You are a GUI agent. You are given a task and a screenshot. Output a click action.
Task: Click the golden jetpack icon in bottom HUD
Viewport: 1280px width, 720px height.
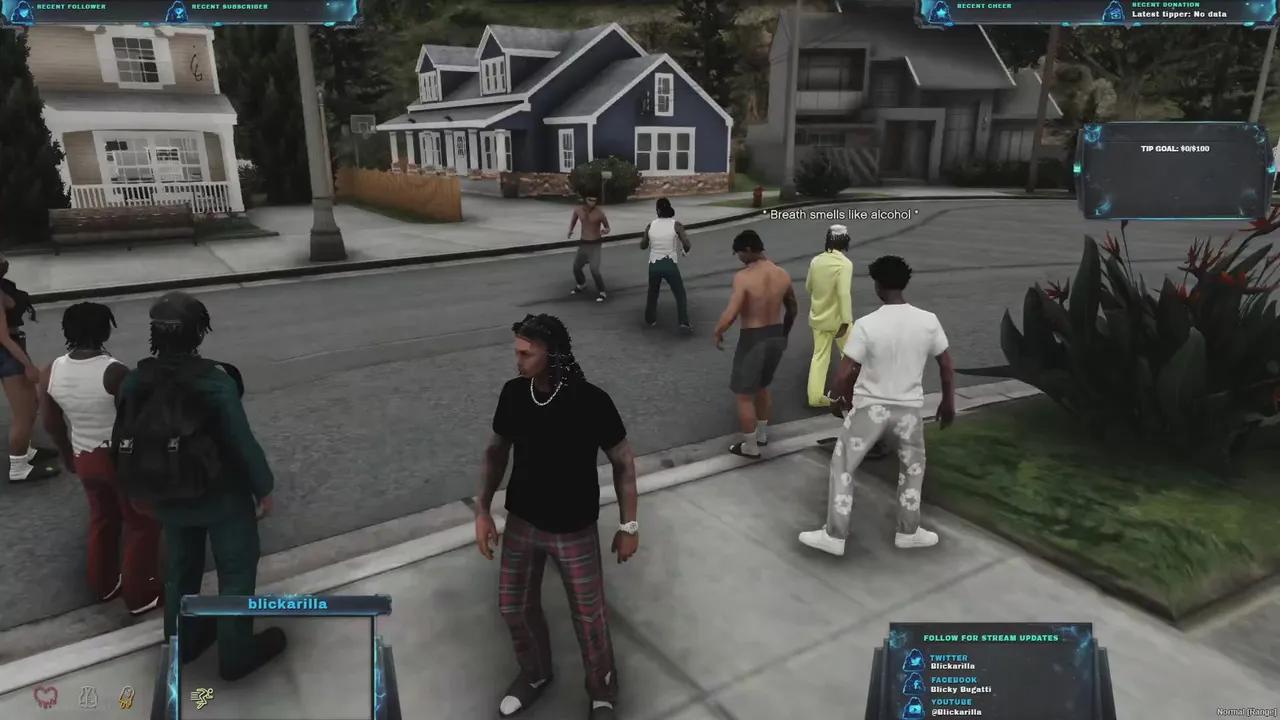(x=127, y=698)
